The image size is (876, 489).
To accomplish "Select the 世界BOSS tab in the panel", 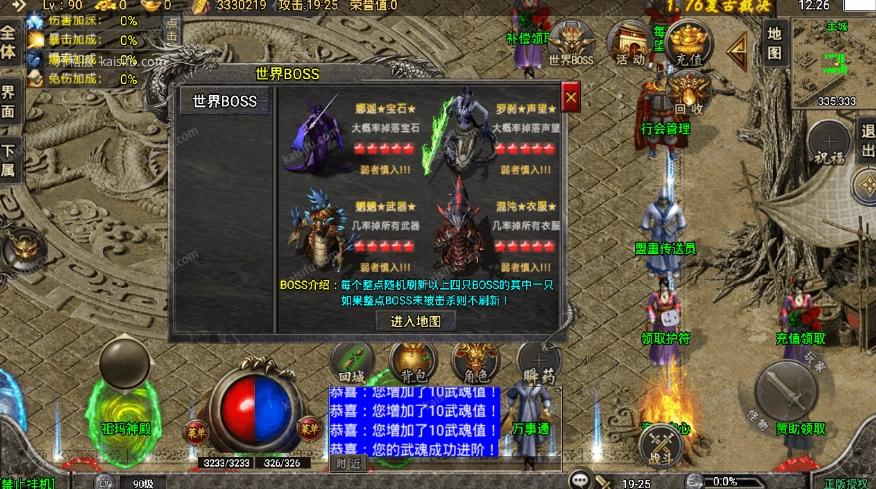I will (x=225, y=101).
